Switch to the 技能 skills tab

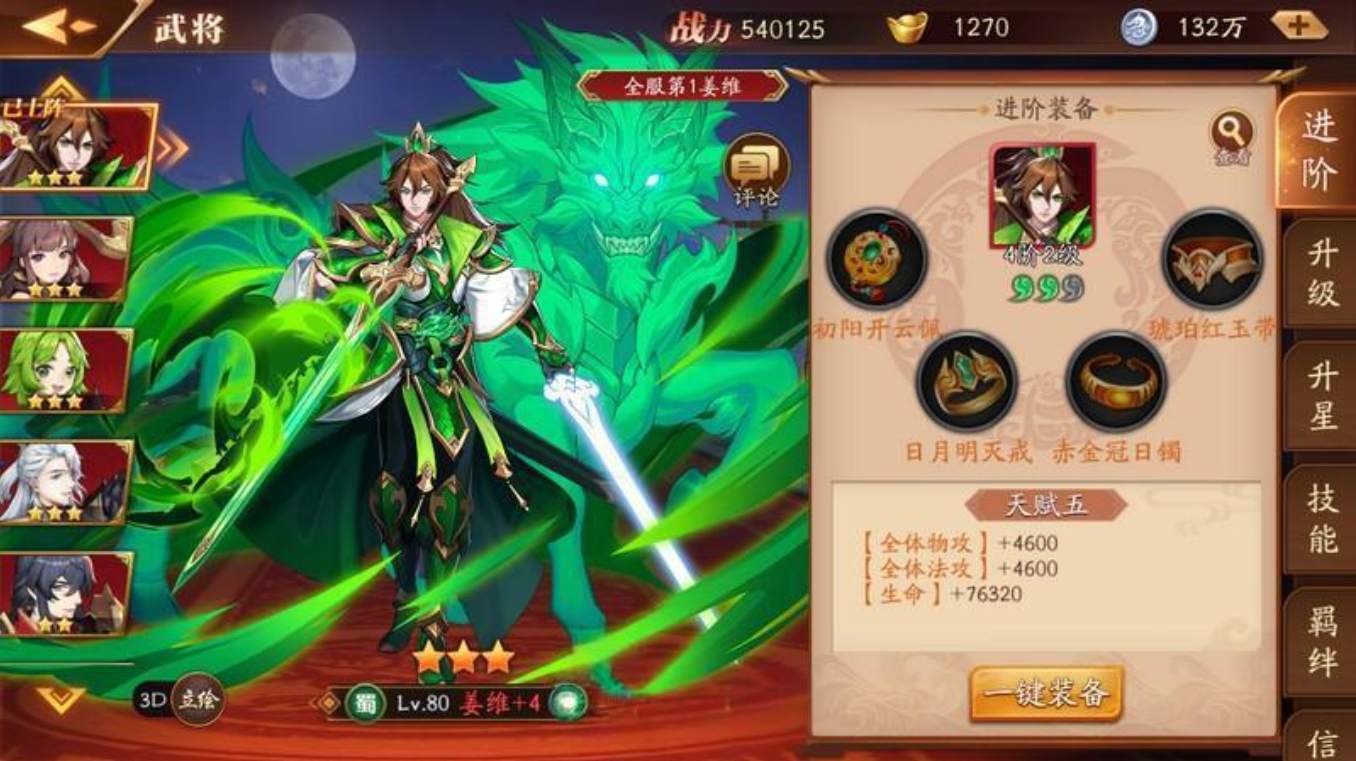pyautogui.click(x=1322, y=519)
